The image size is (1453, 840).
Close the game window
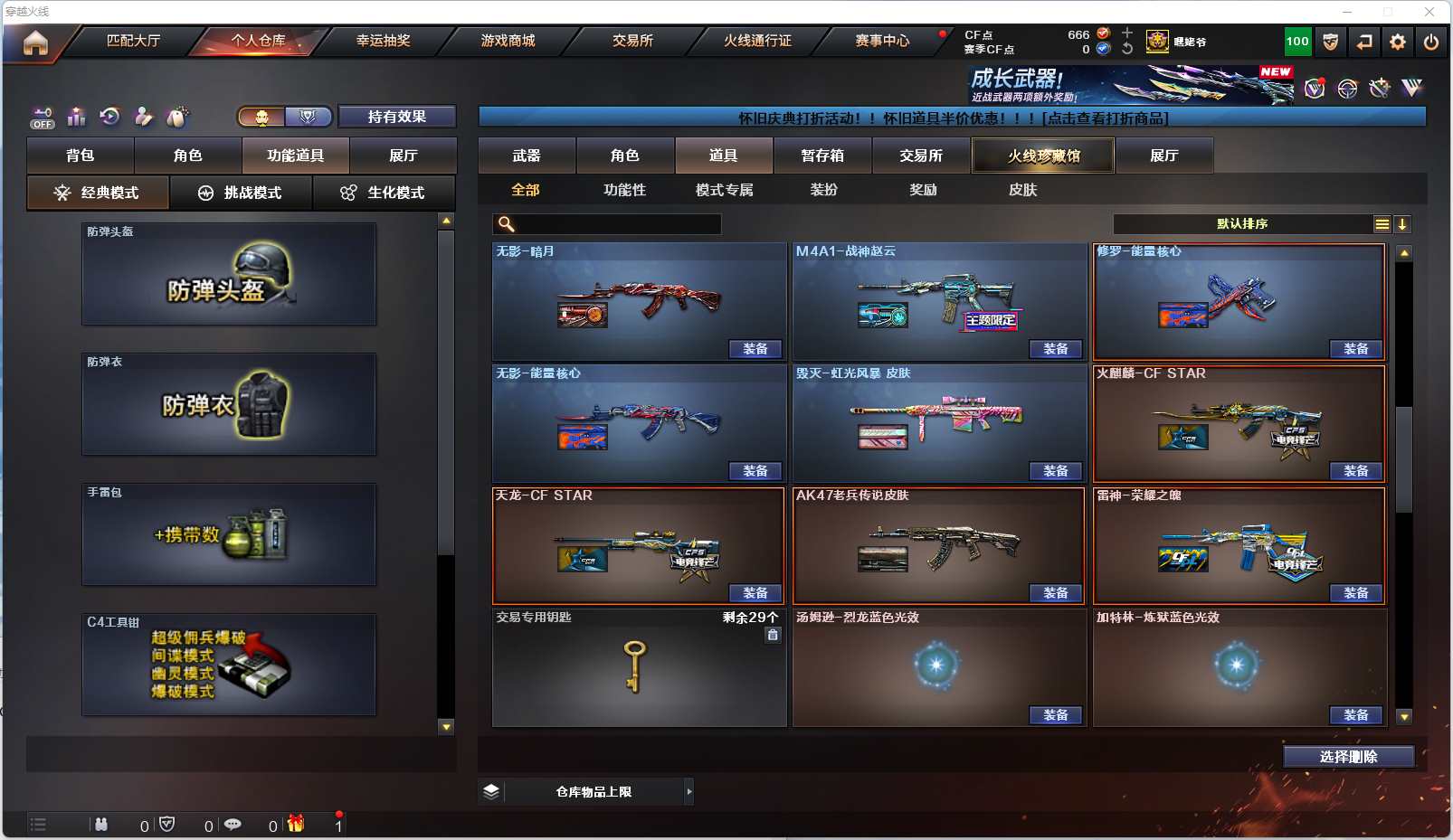click(x=1429, y=12)
